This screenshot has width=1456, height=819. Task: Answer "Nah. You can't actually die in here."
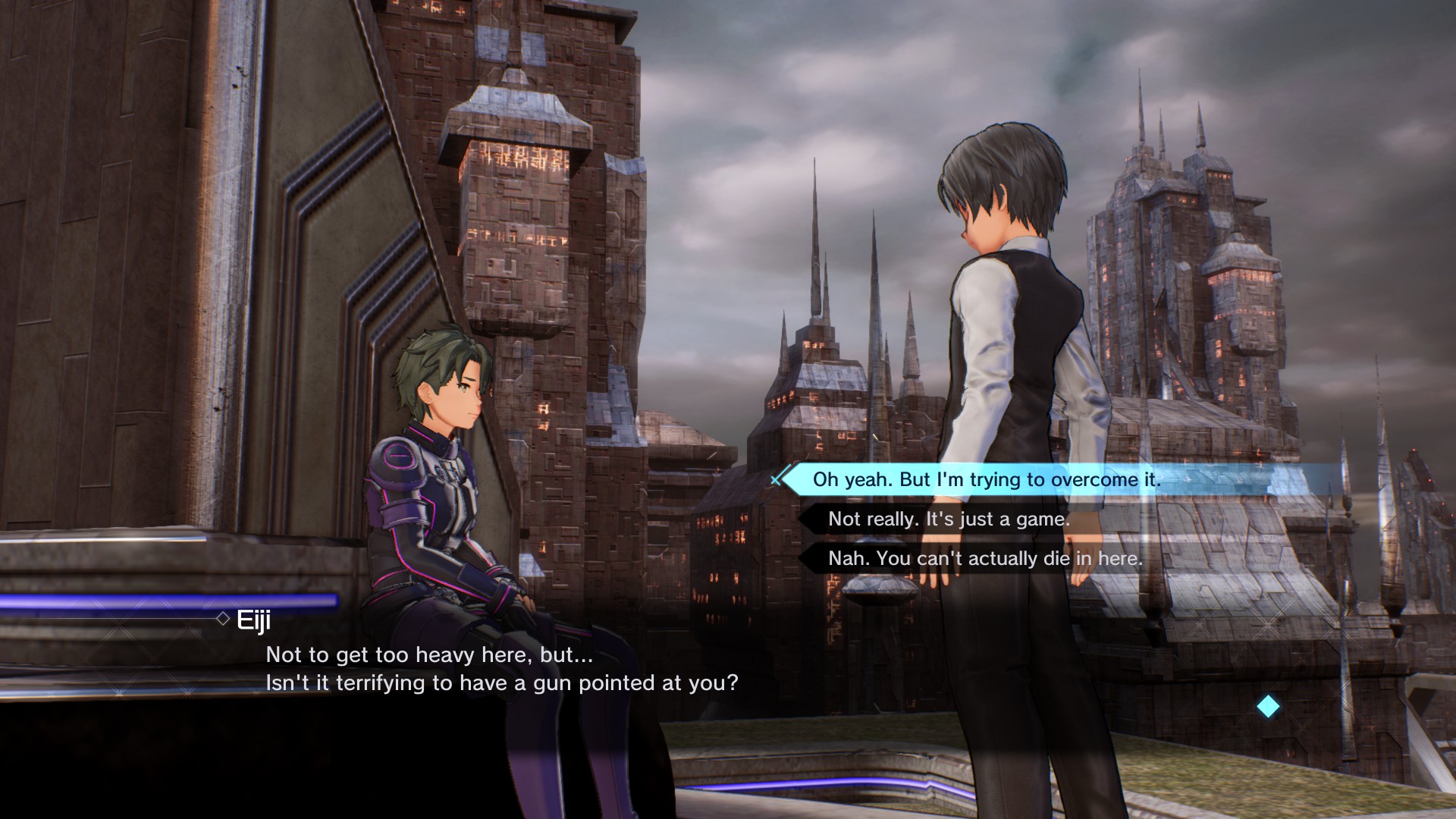coord(984,558)
